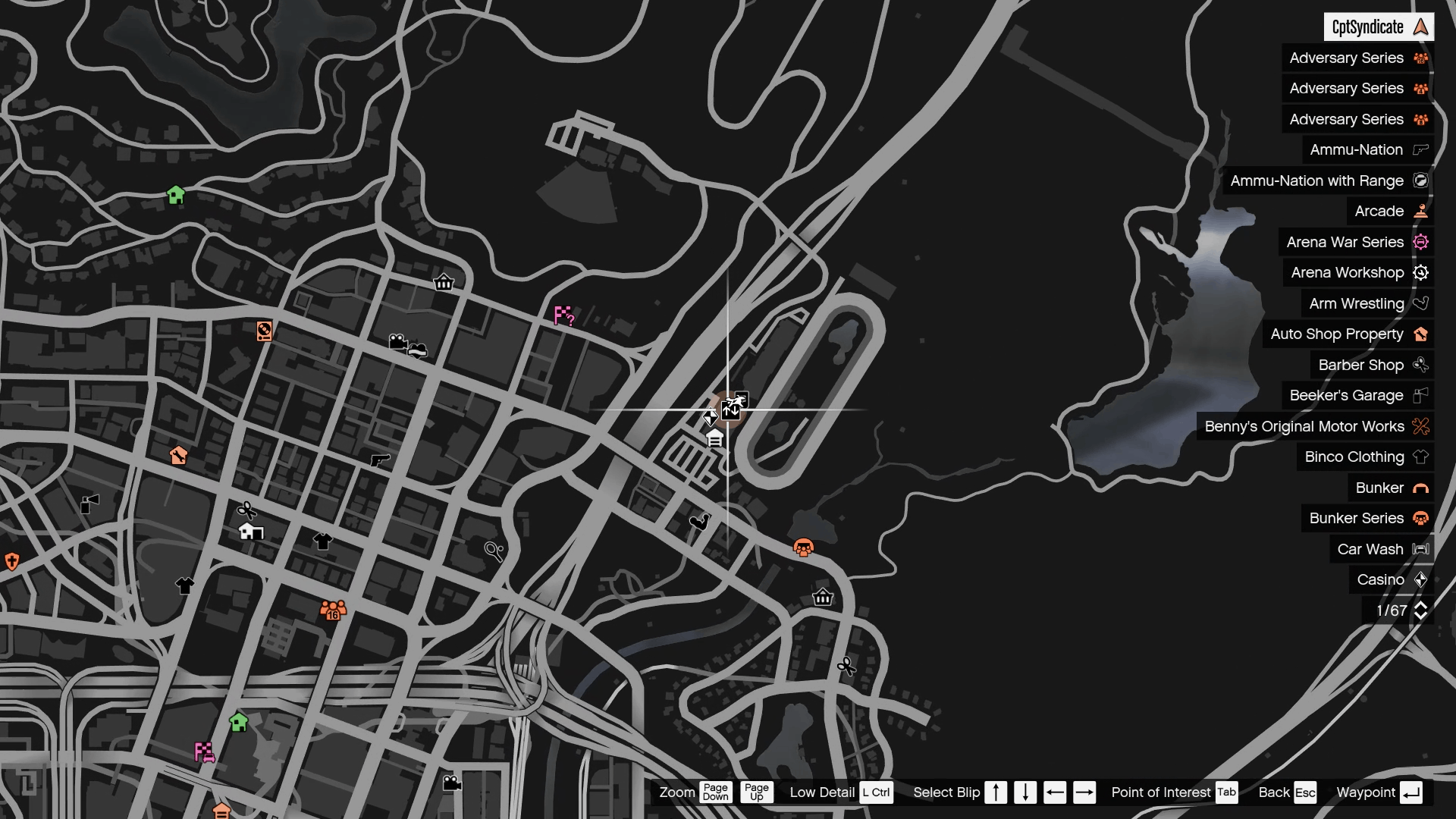Click the orange 16-player group blip
Screen dimensions: 1456x819
(x=332, y=608)
